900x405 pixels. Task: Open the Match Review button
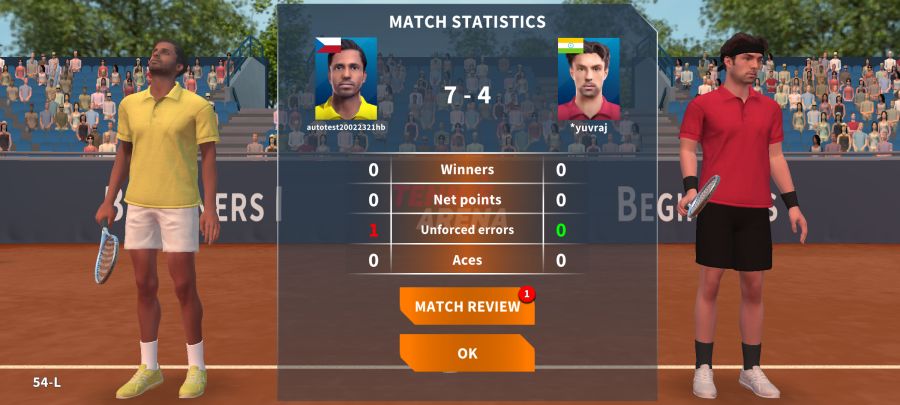467,307
